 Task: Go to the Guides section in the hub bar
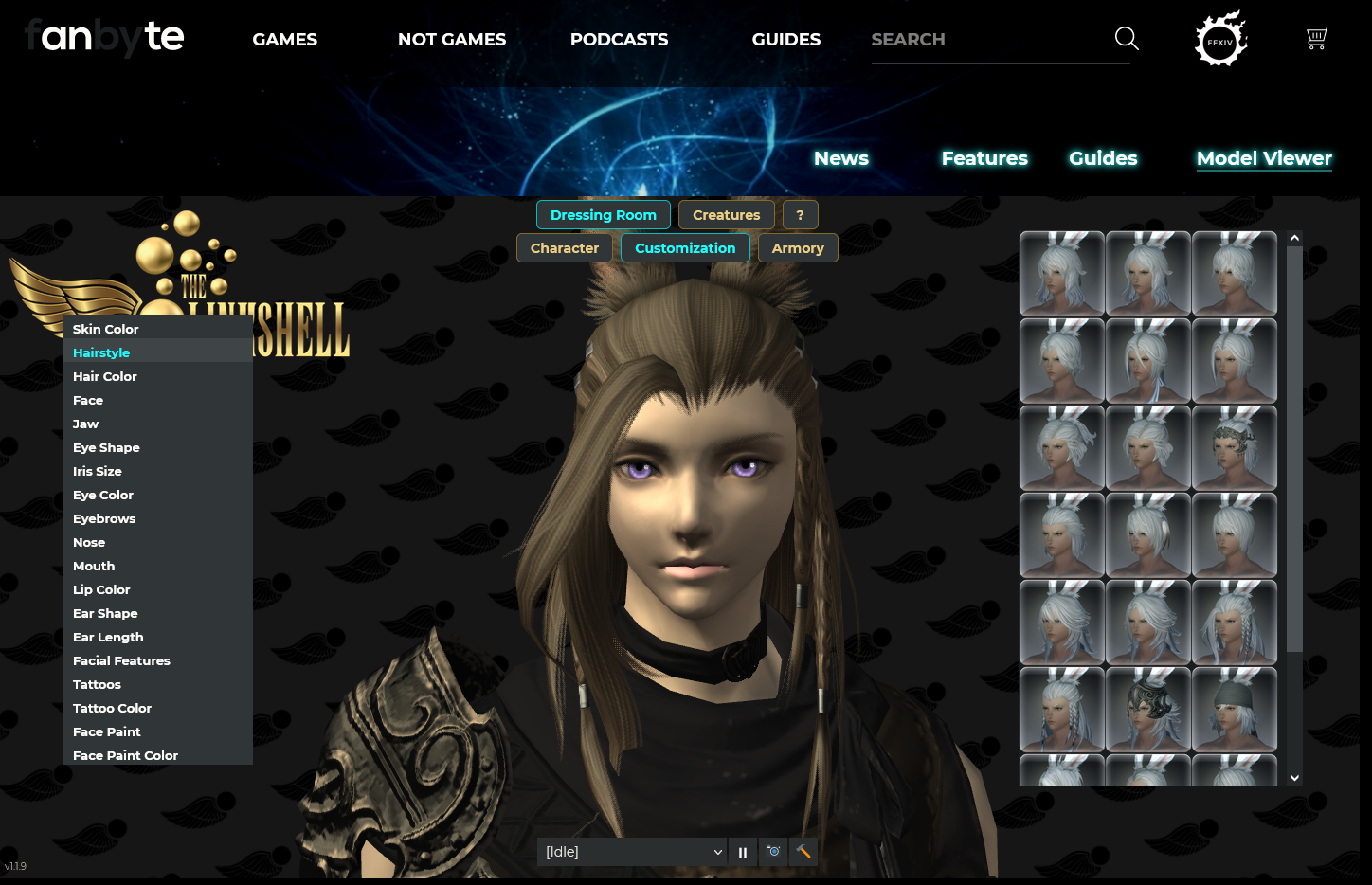[1103, 158]
